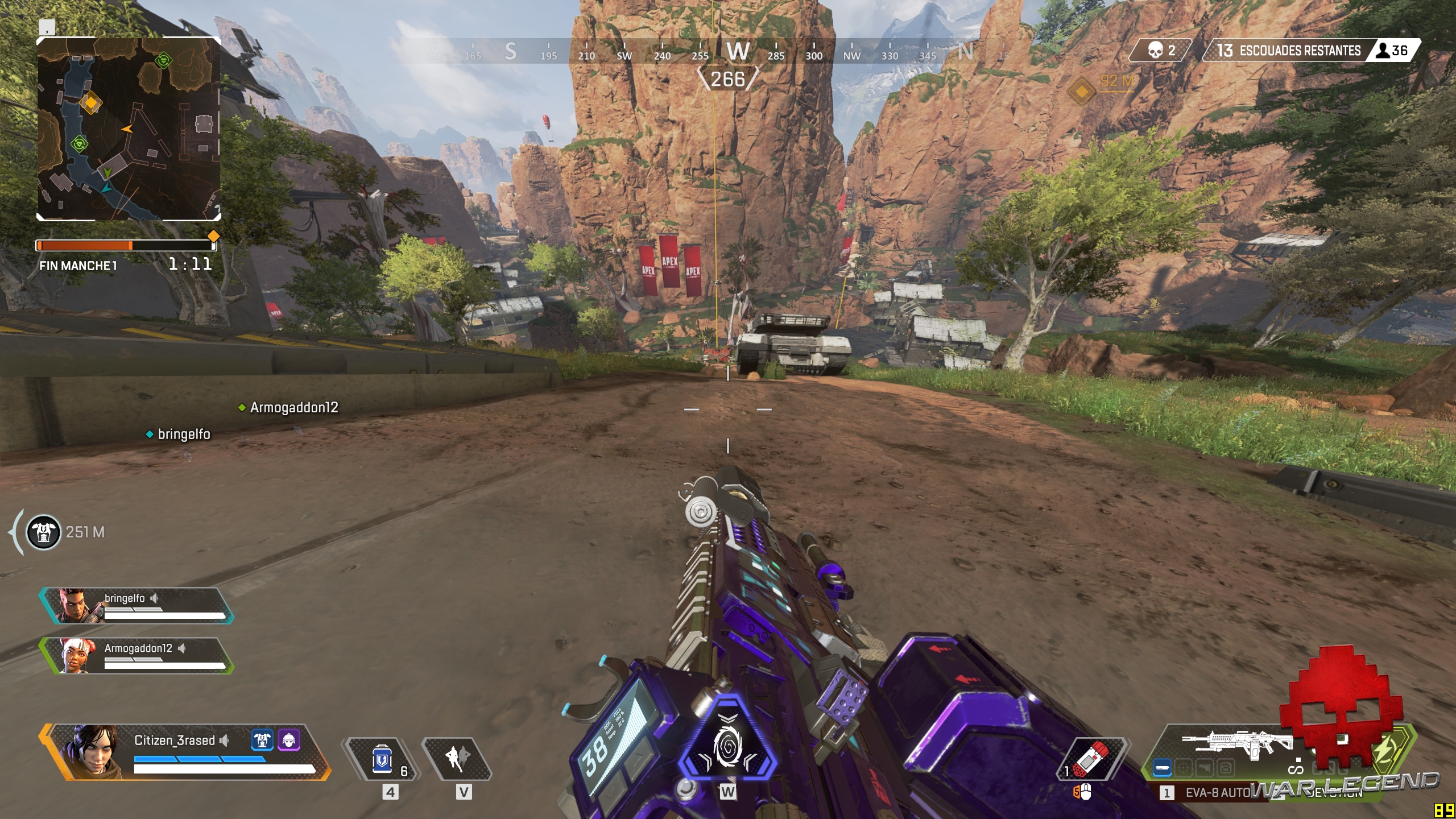Click the blue body shield icon beside Citizen_3rased

pyautogui.click(x=262, y=740)
